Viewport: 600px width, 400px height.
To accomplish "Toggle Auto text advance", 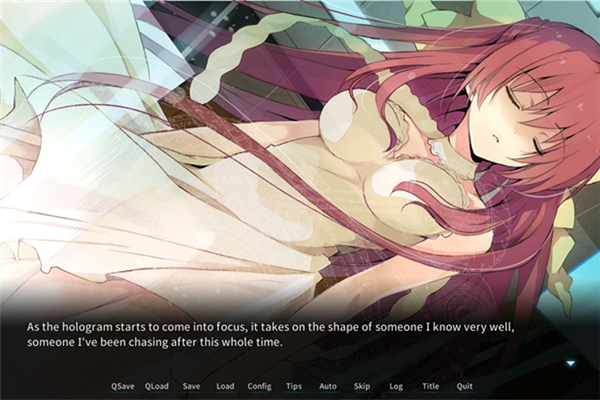I will point(328,386).
